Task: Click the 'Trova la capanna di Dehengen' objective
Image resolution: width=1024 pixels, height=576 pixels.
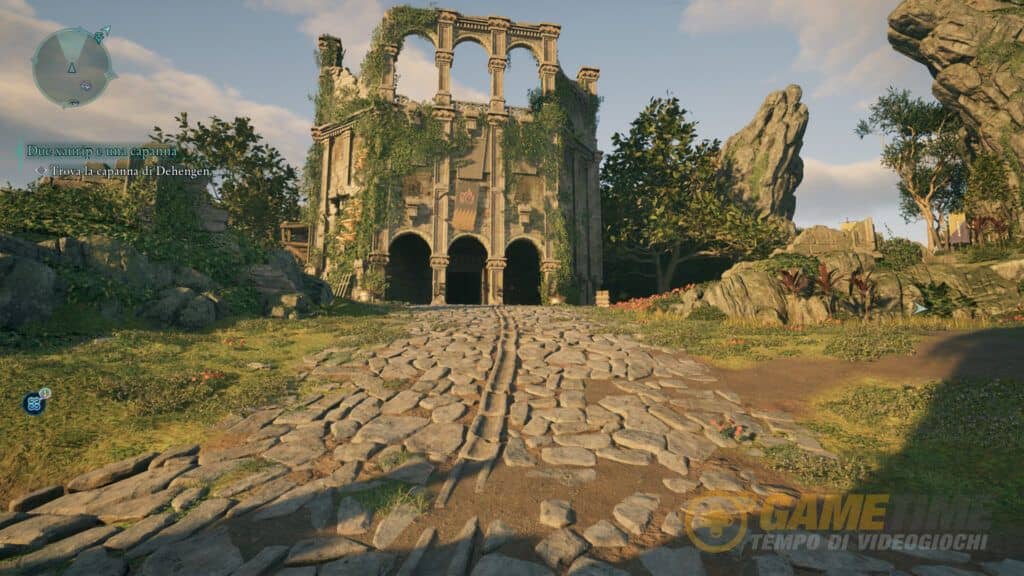Action: point(126,171)
